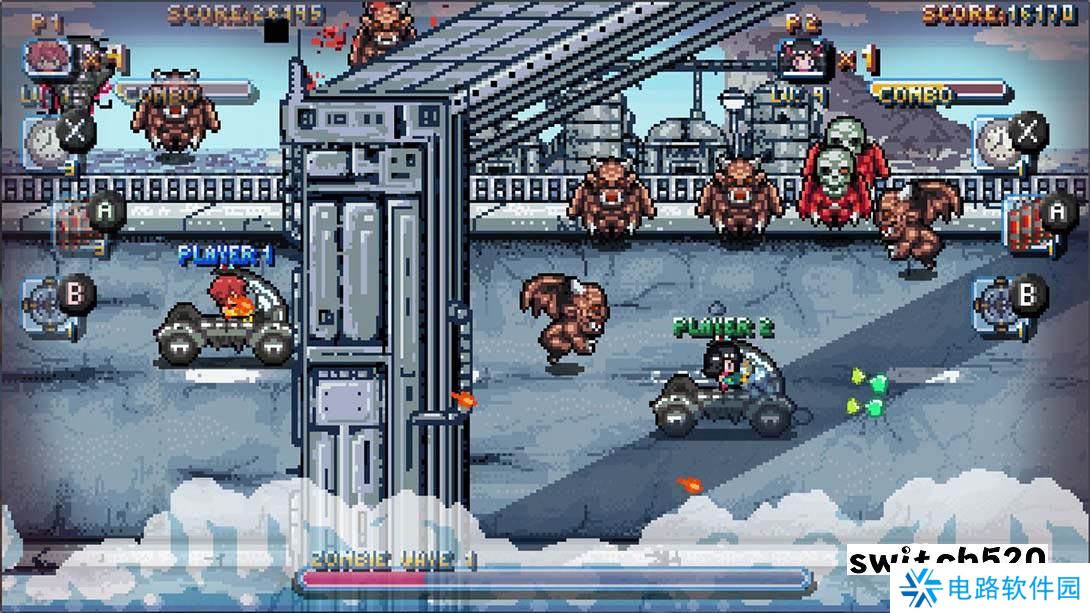1090x613 pixels.
Task: Activate Player 2's clock time ability
Action: pos(997,137)
